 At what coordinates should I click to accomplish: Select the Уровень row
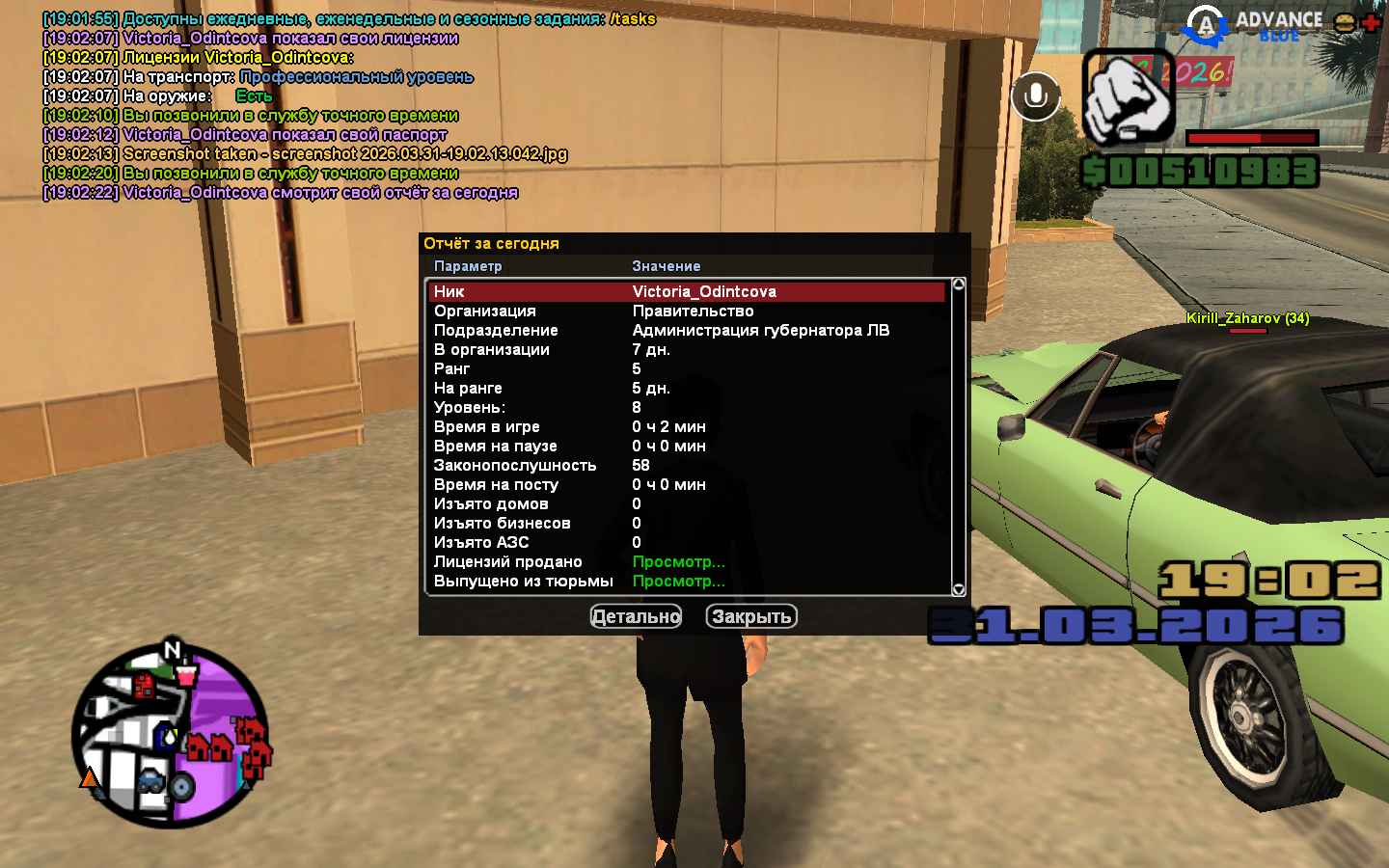click(687, 407)
